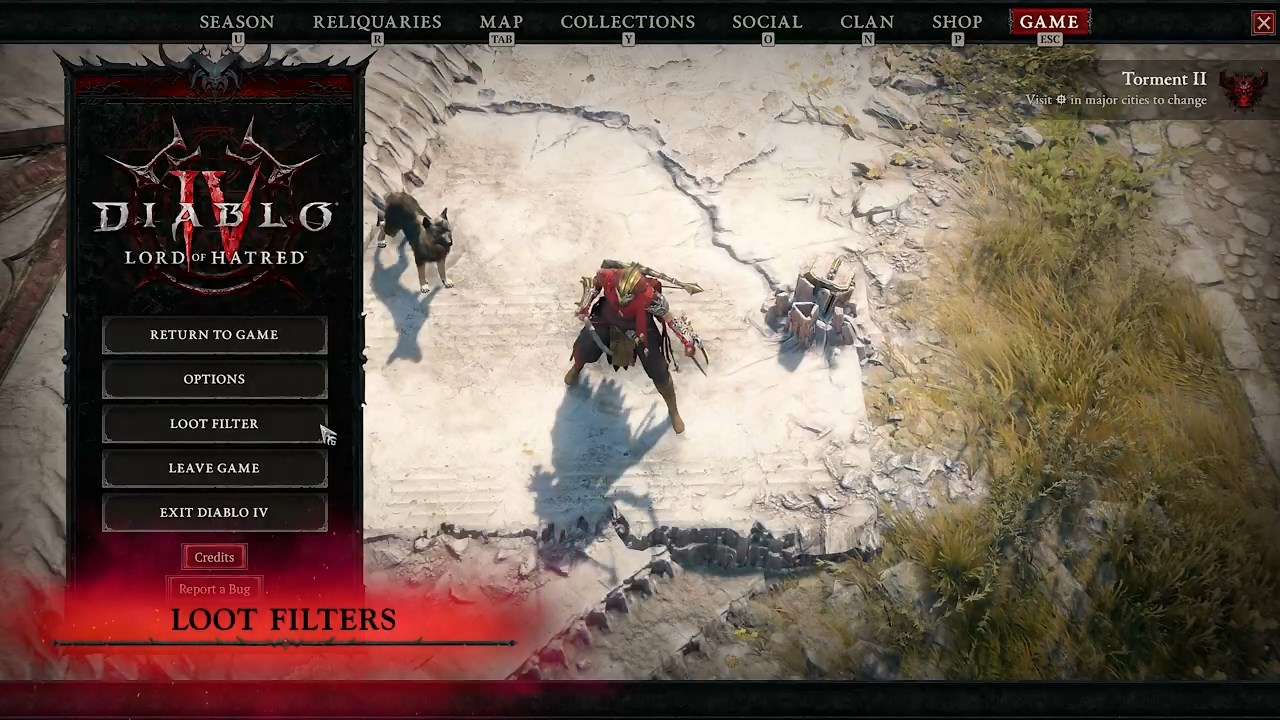Switch to the Season tab
1280x720 pixels.
(237, 22)
